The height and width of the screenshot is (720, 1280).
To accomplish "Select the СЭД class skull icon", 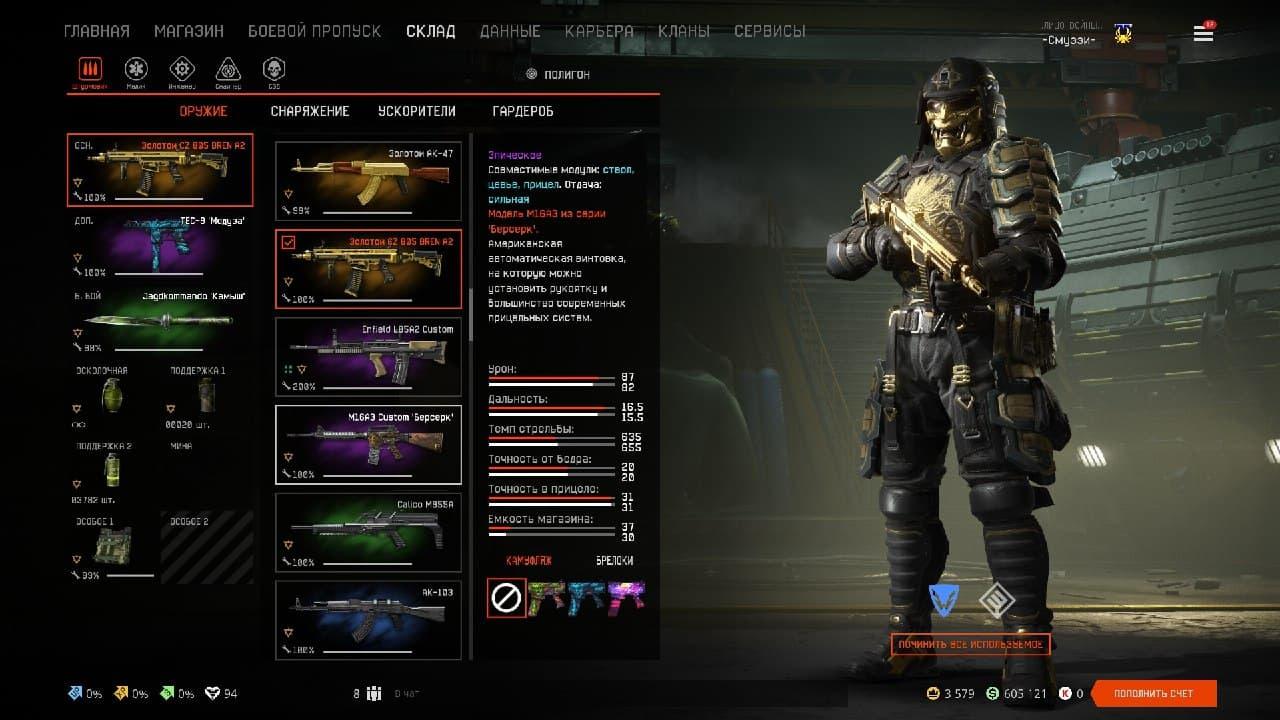I will pyautogui.click(x=273, y=69).
